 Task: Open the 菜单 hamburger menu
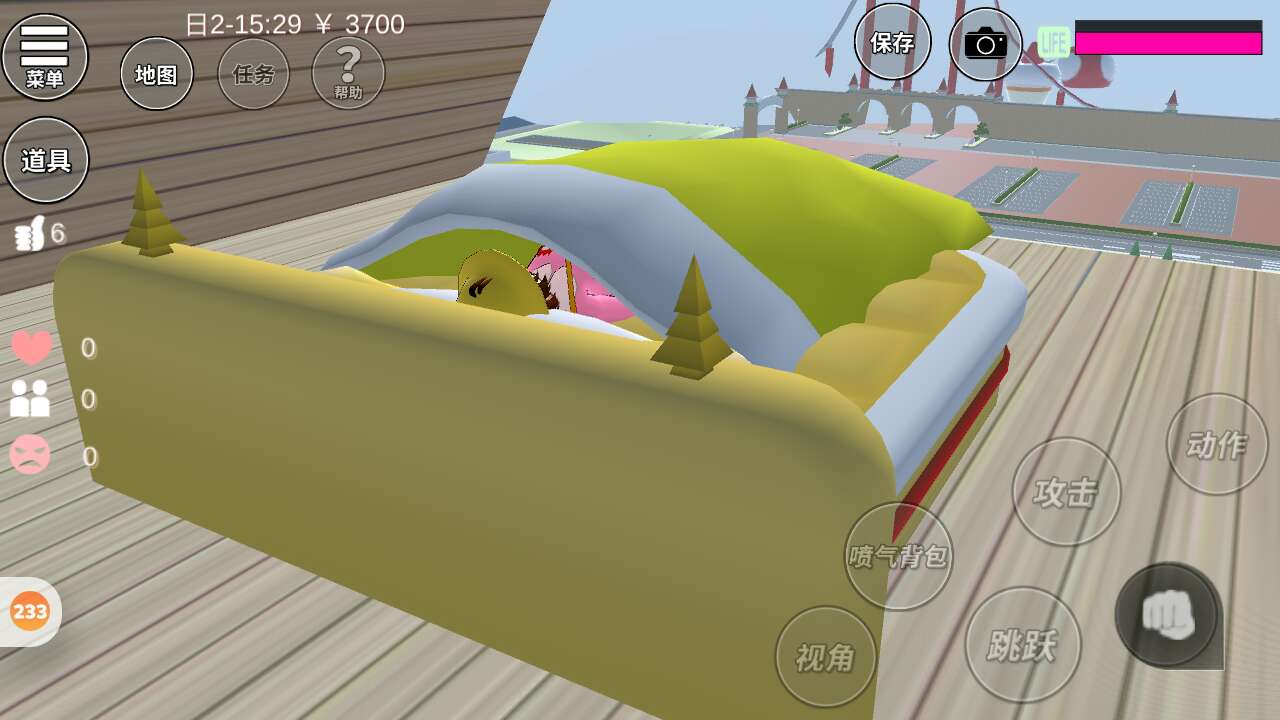pos(45,57)
